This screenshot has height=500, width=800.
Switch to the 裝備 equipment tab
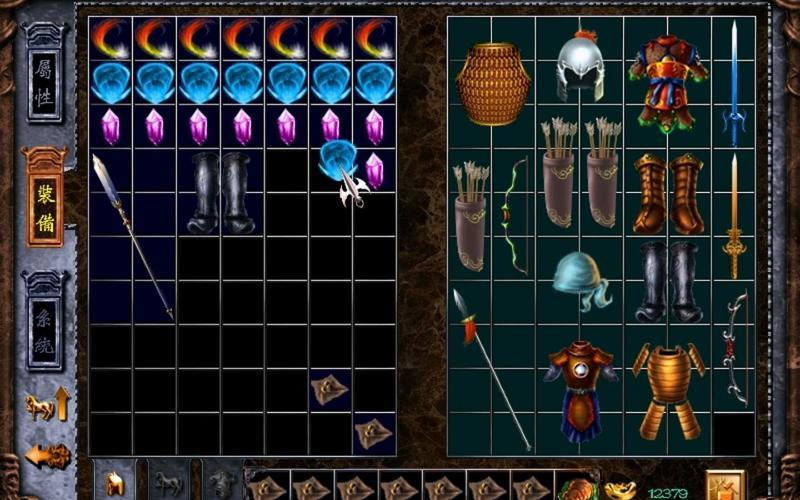[x=45, y=196]
